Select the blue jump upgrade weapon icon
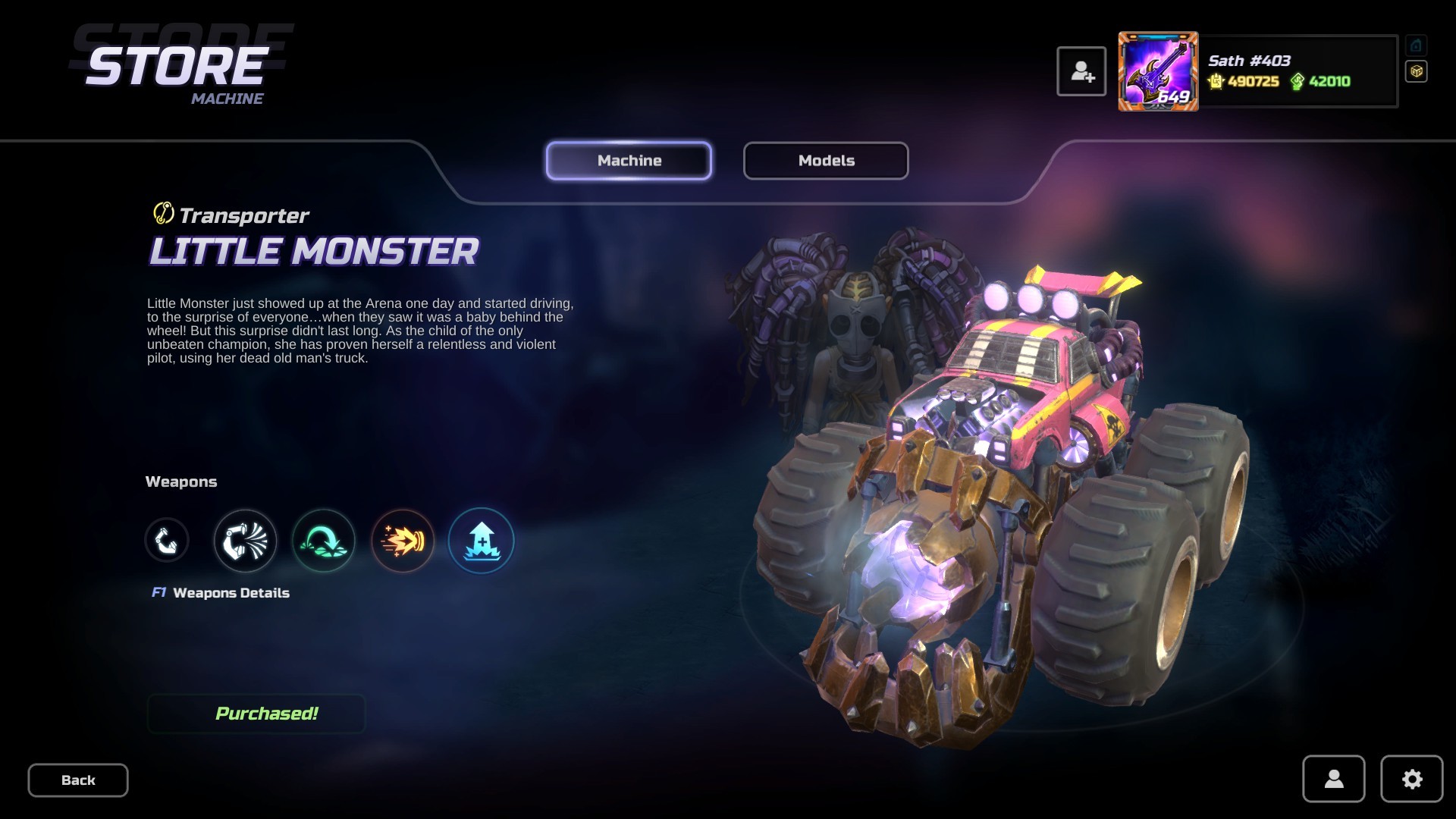The height and width of the screenshot is (819, 1456). point(482,540)
